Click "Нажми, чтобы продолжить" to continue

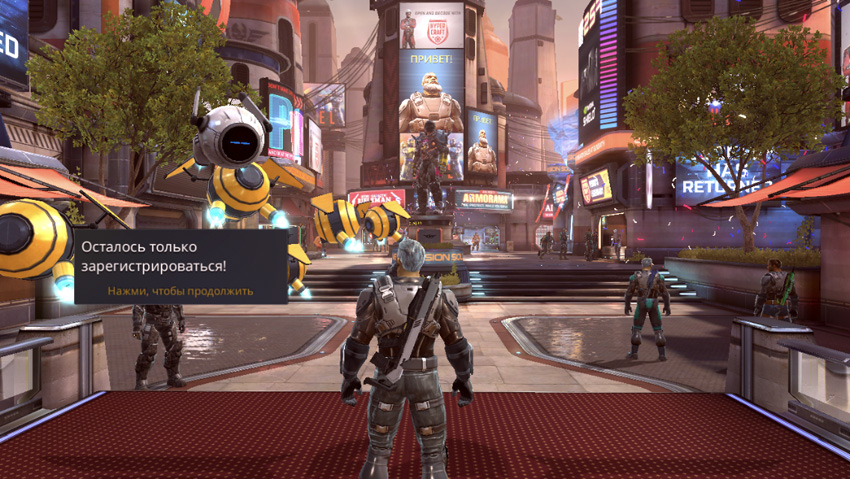pos(180,291)
